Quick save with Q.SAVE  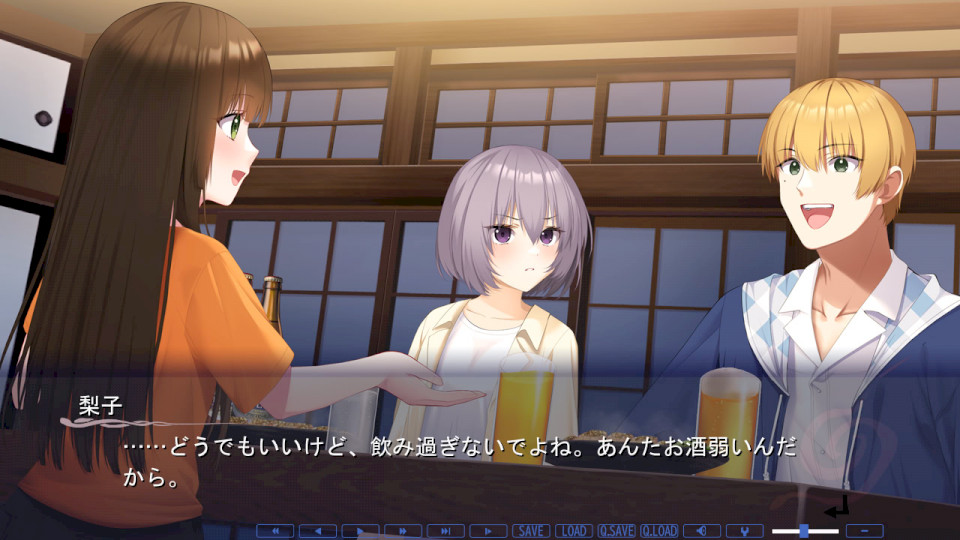coord(616,531)
